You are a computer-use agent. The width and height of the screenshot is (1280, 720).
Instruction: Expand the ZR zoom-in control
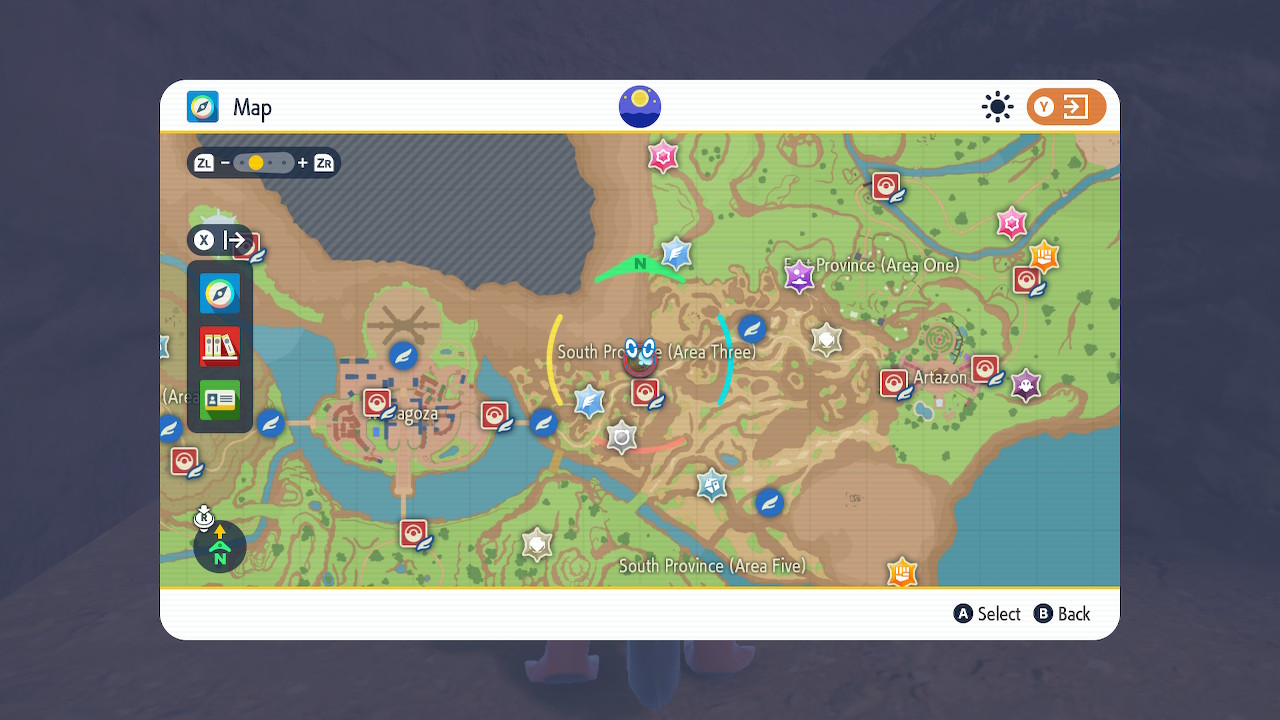click(x=322, y=162)
